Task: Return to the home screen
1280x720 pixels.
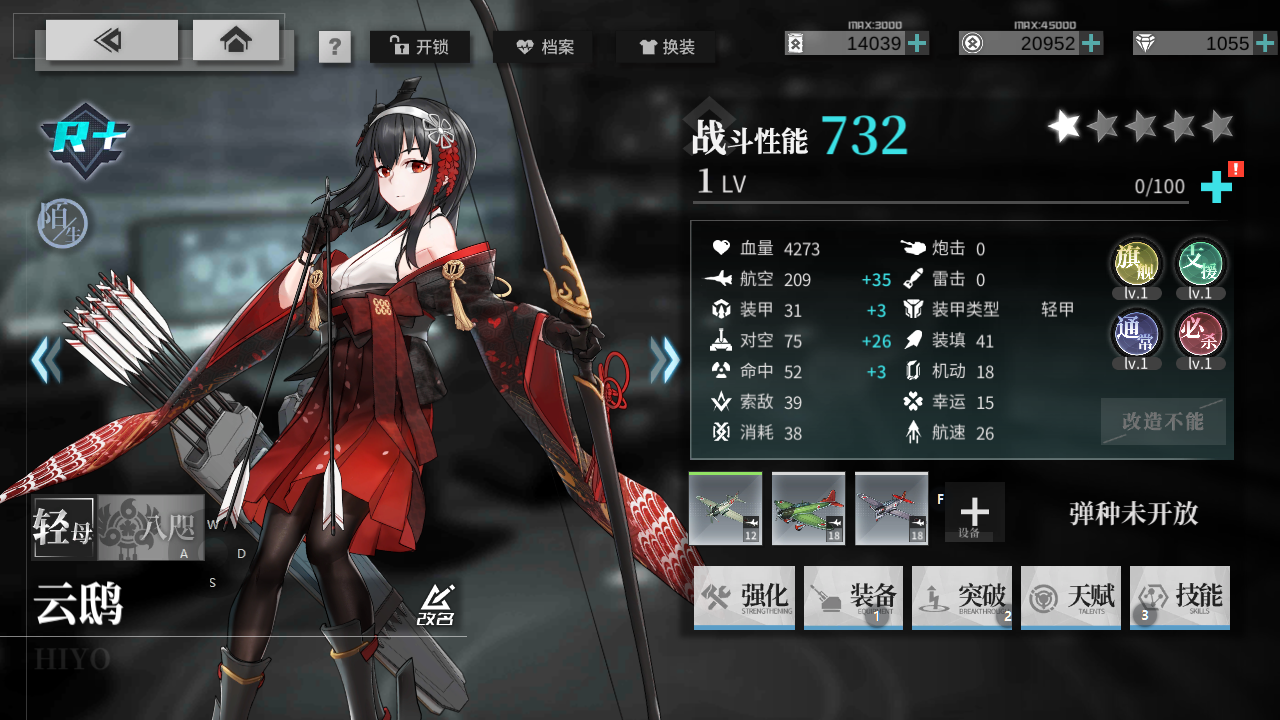Action: [236, 40]
